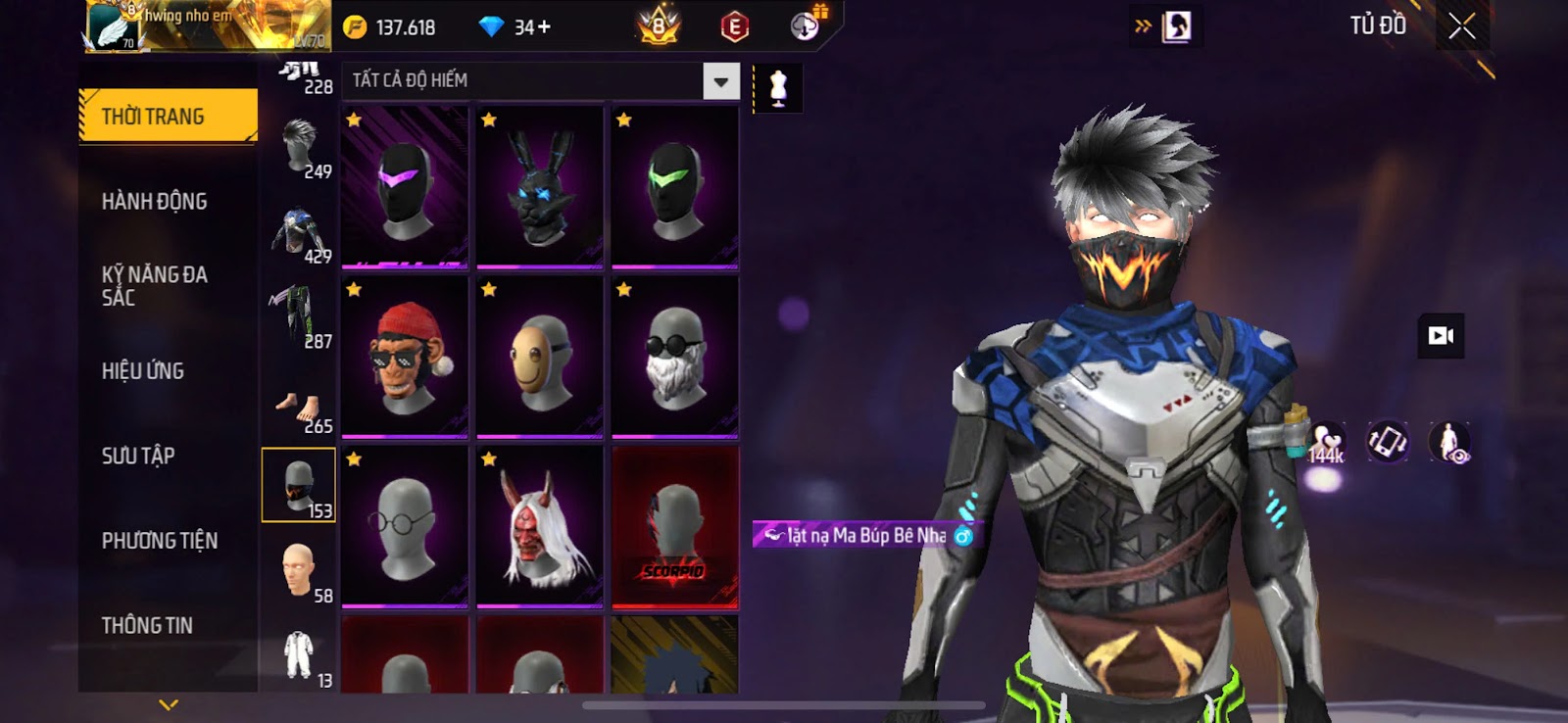Screen dimensions: 1568x723
Task: Select the white beard with sunglasses mask
Action: tap(675, 357)
